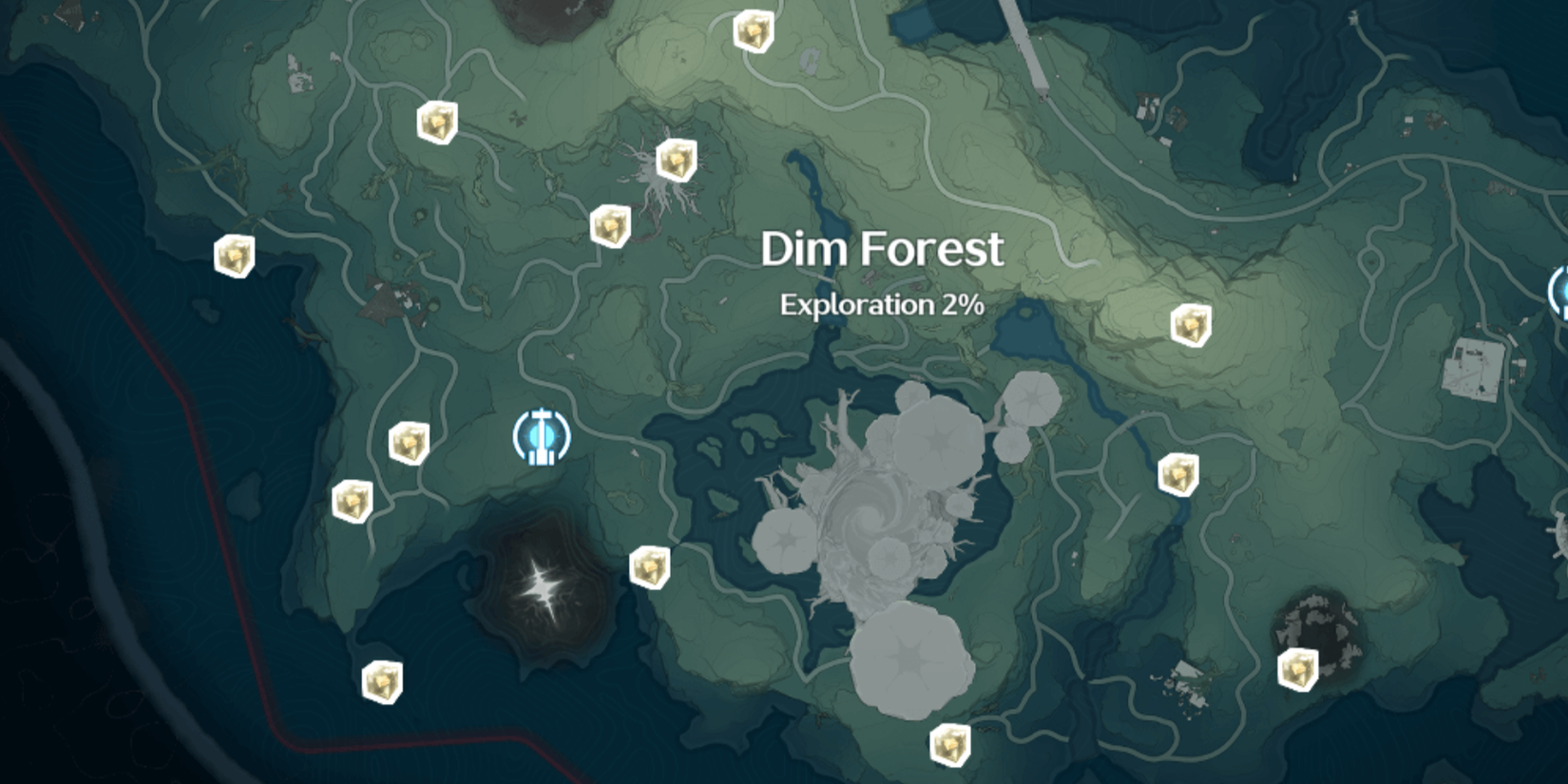The height and width of the screenshot is (784, 1568).
Task: Open the chest icon left of the giant white tree
Action: tap(651, 565)
